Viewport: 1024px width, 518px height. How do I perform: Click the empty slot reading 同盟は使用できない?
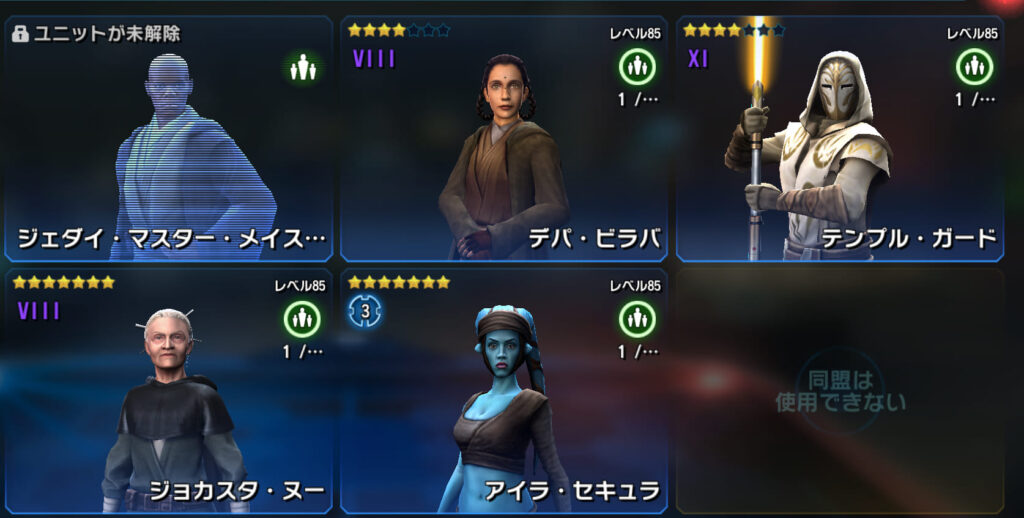pyautogui.click(x=840, y=390)
